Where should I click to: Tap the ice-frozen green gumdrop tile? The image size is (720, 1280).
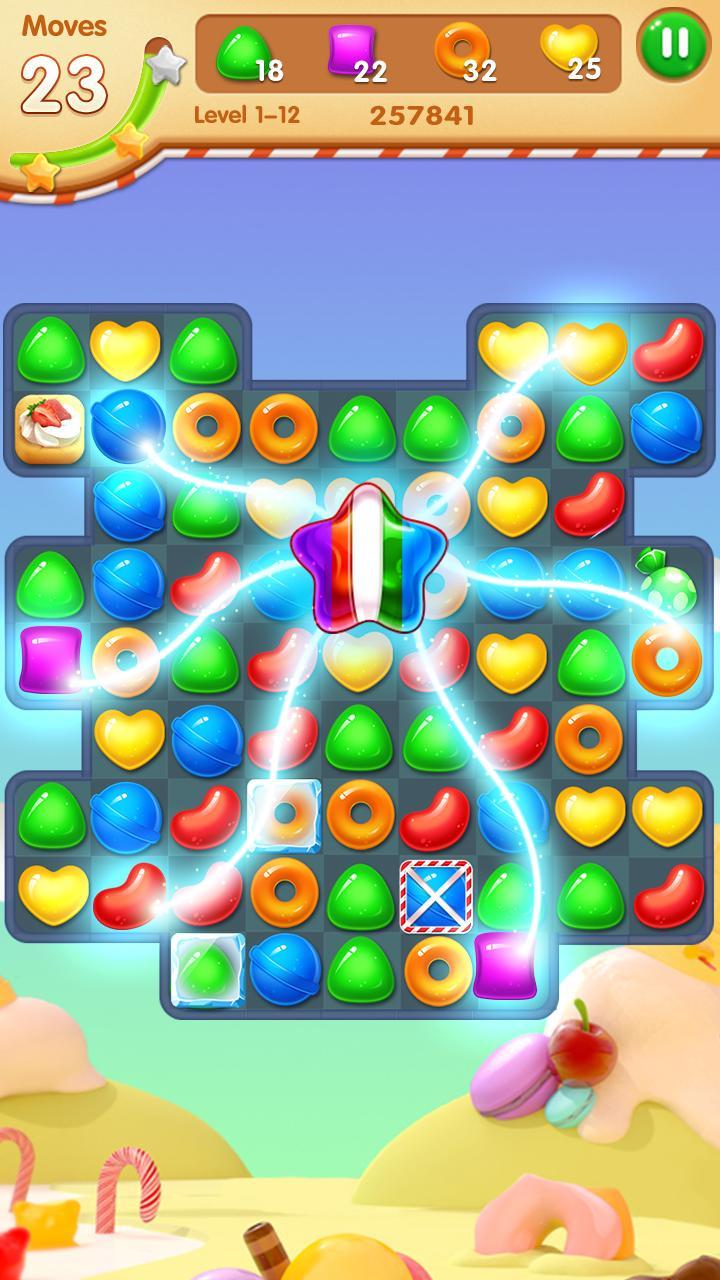[207, 968]
